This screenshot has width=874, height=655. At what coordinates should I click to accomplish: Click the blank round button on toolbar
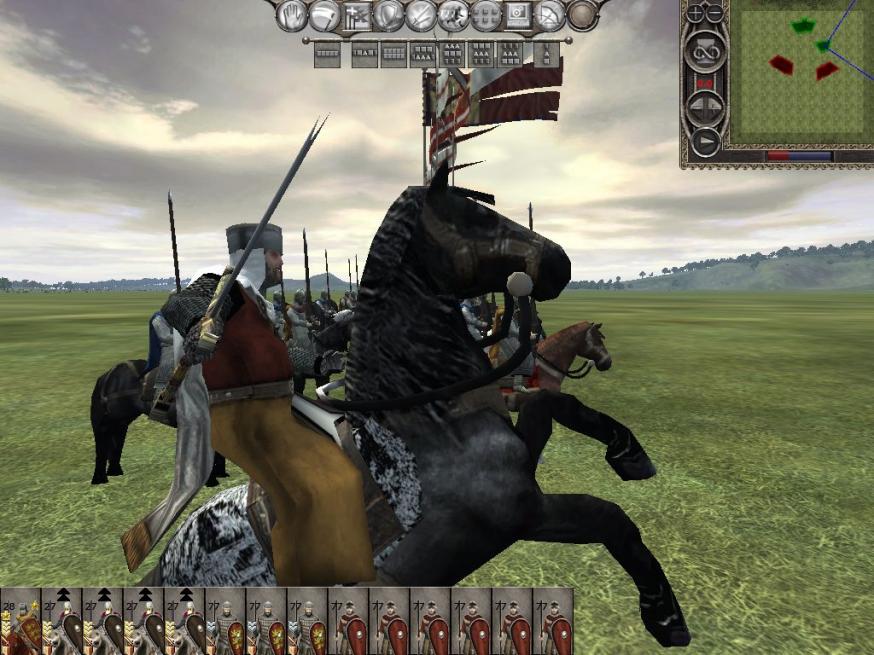pyautogui.click(x=582, y=15)
